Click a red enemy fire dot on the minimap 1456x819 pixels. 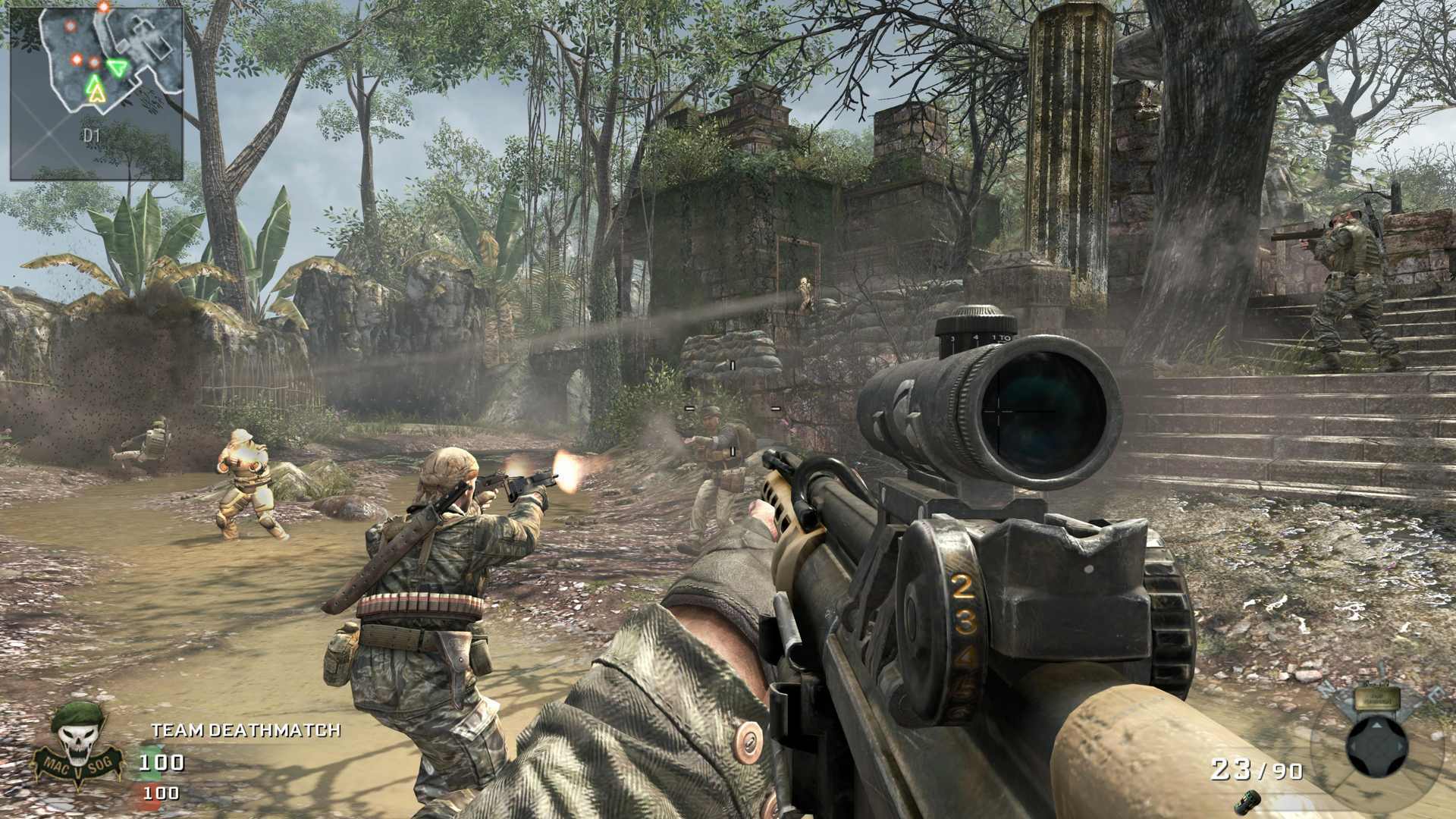click(77, 60)
